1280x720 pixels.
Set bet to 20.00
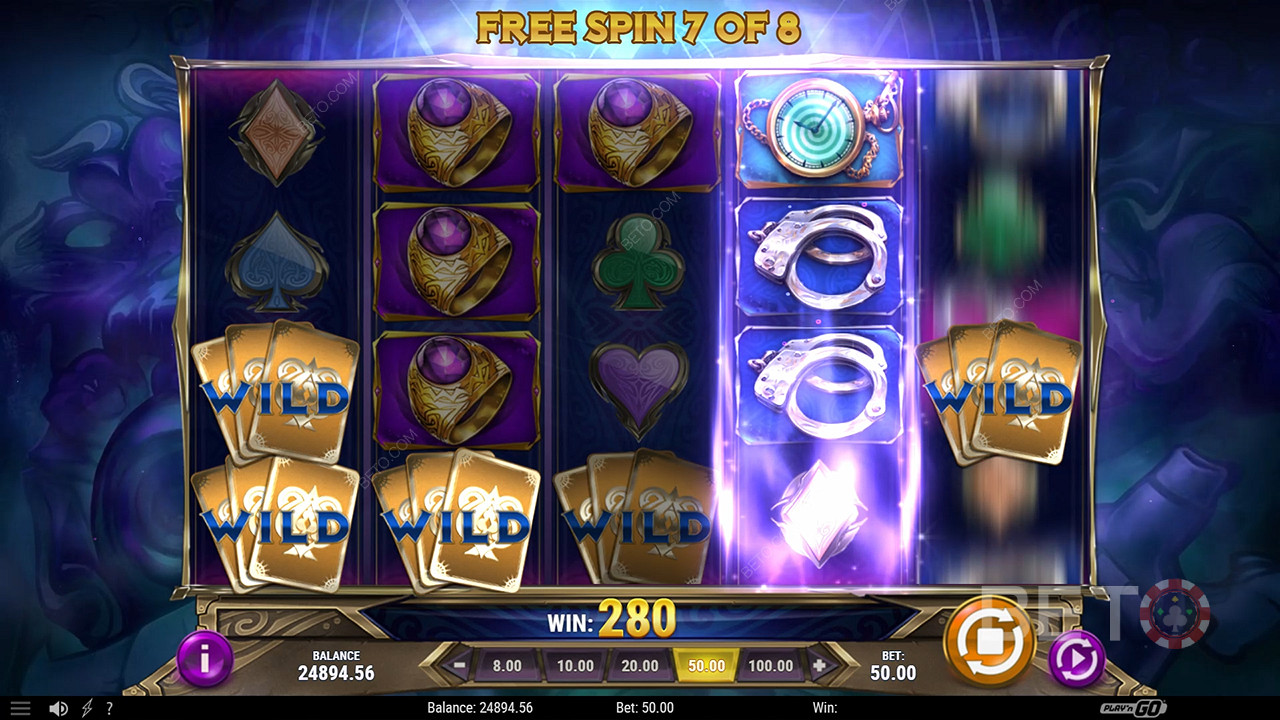pos(640,665)
